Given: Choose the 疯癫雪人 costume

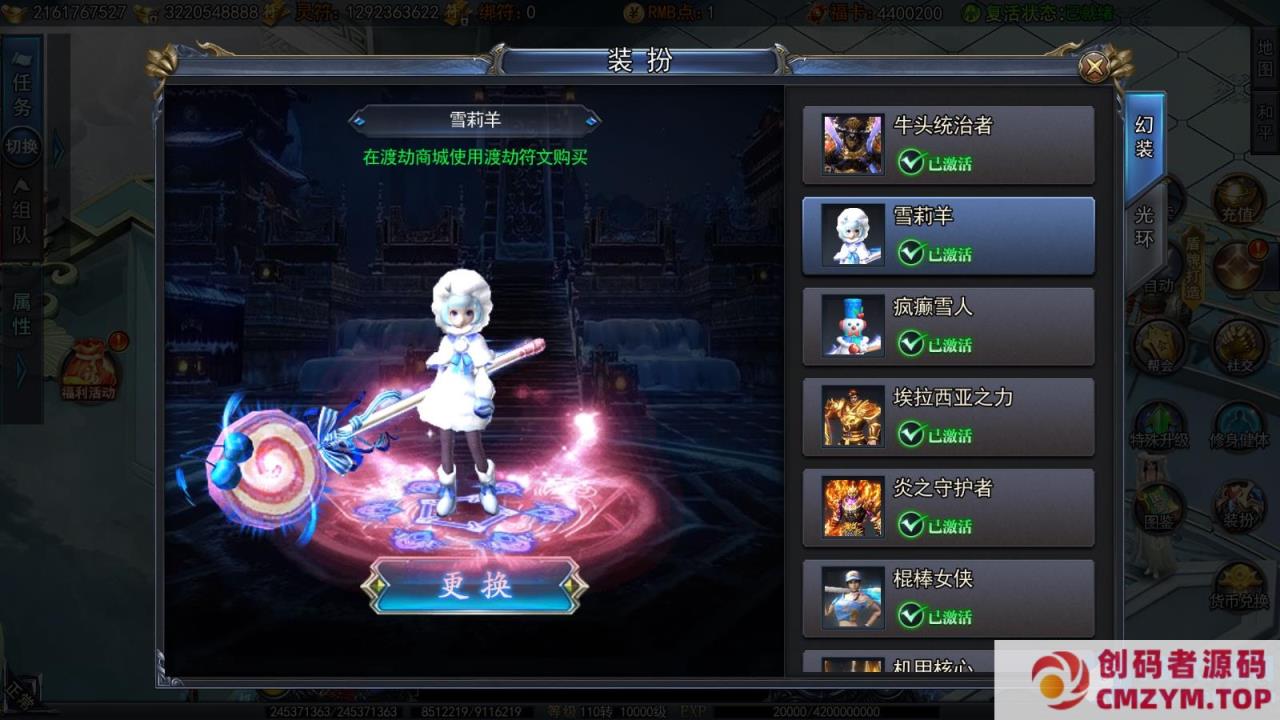Looking at the screenshot, I should click(x=948, y=326).
